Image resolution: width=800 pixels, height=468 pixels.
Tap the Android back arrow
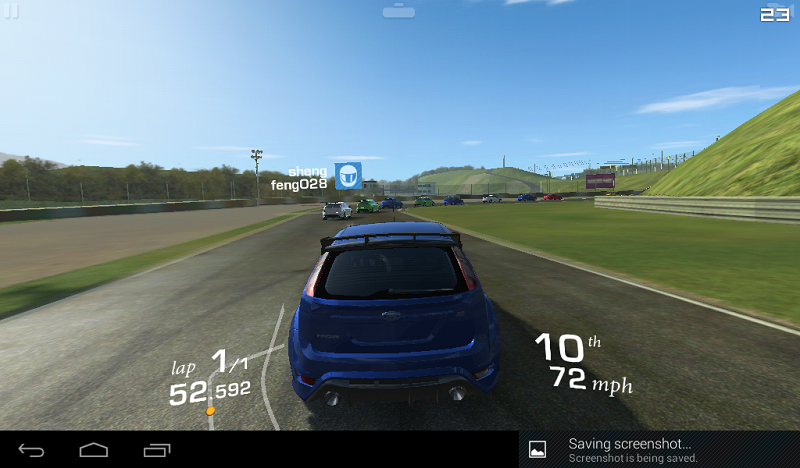31,450
